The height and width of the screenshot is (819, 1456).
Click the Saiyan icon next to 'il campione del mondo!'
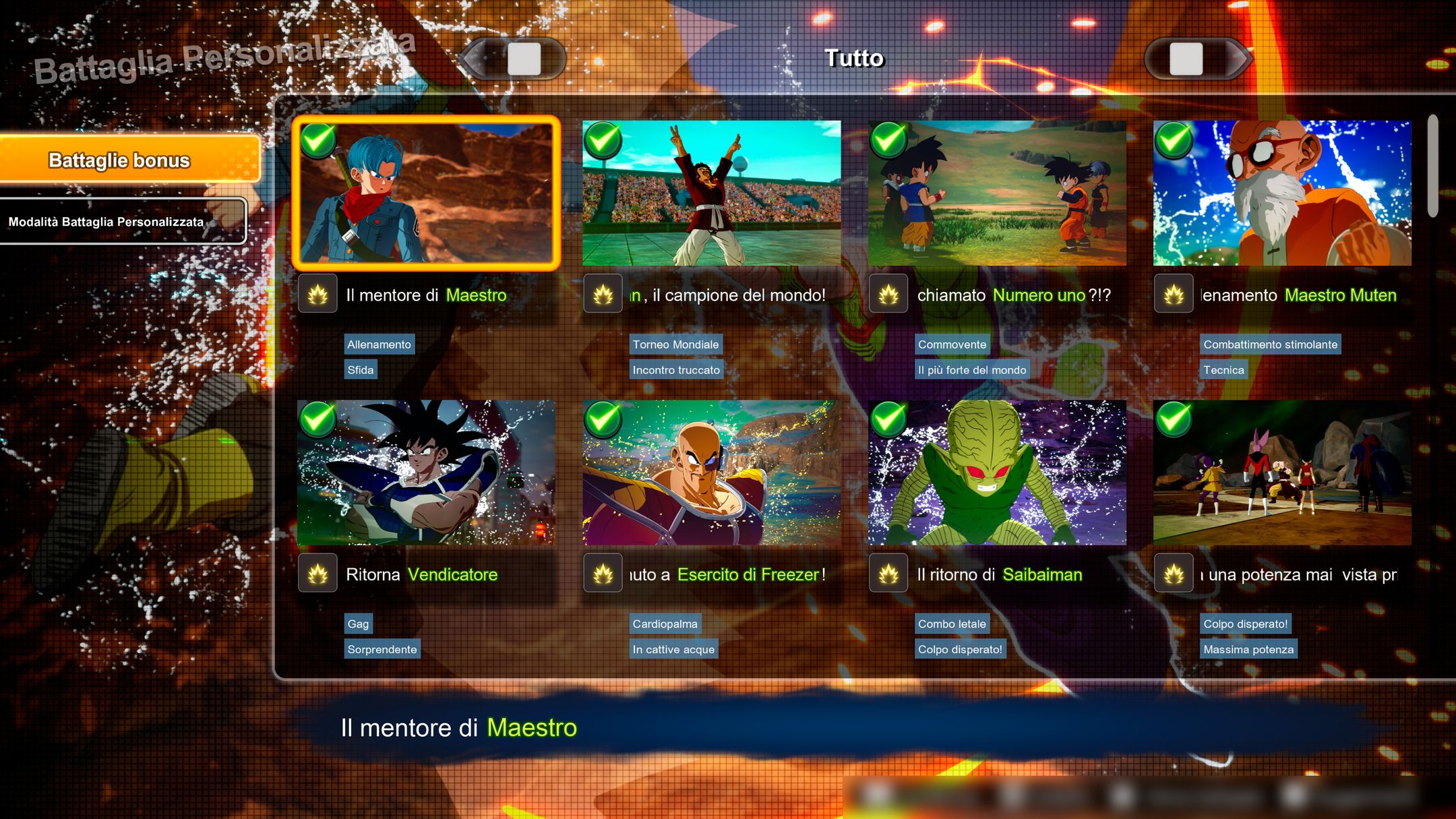[603, 295]
